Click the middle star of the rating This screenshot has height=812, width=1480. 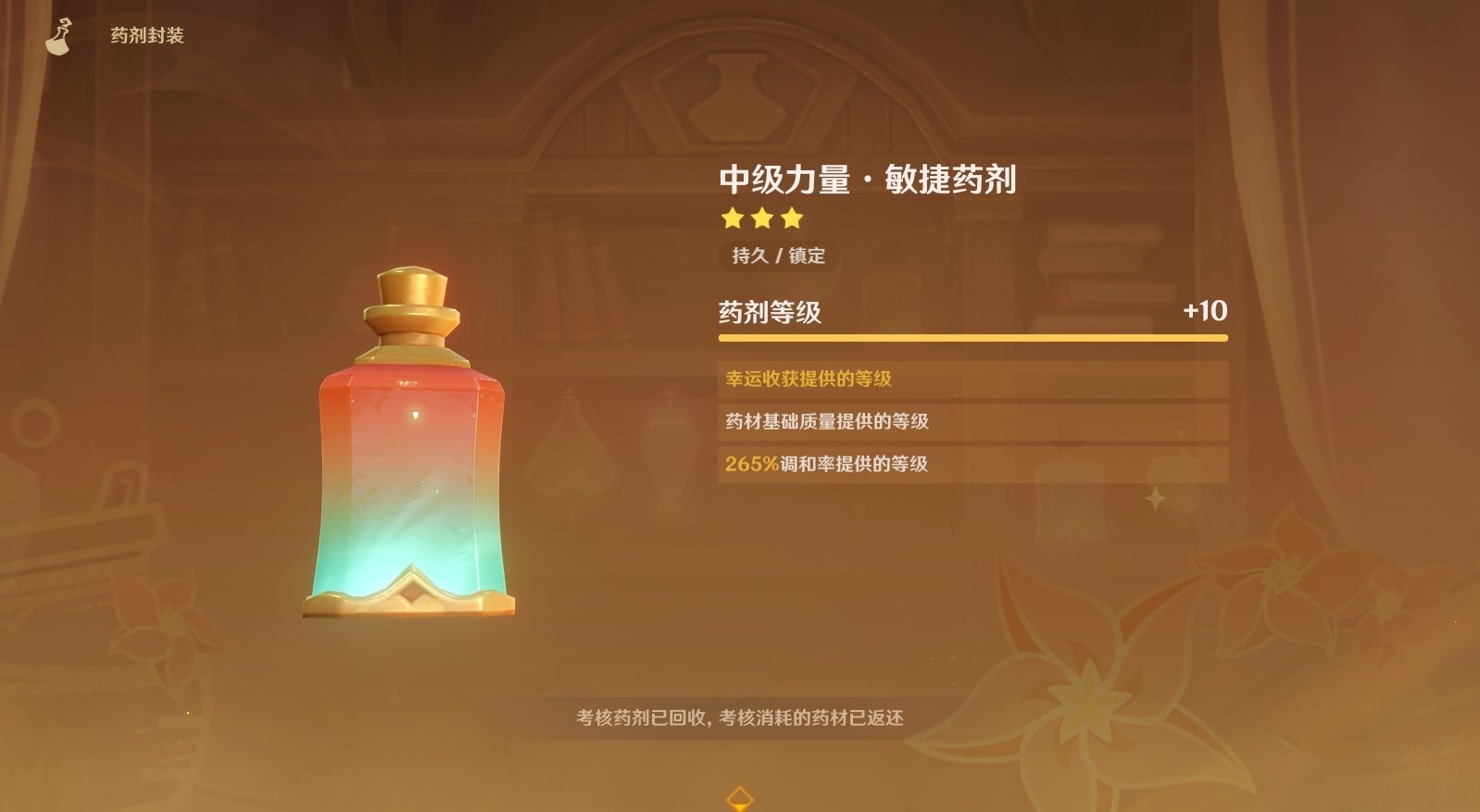tap(761, 219)
